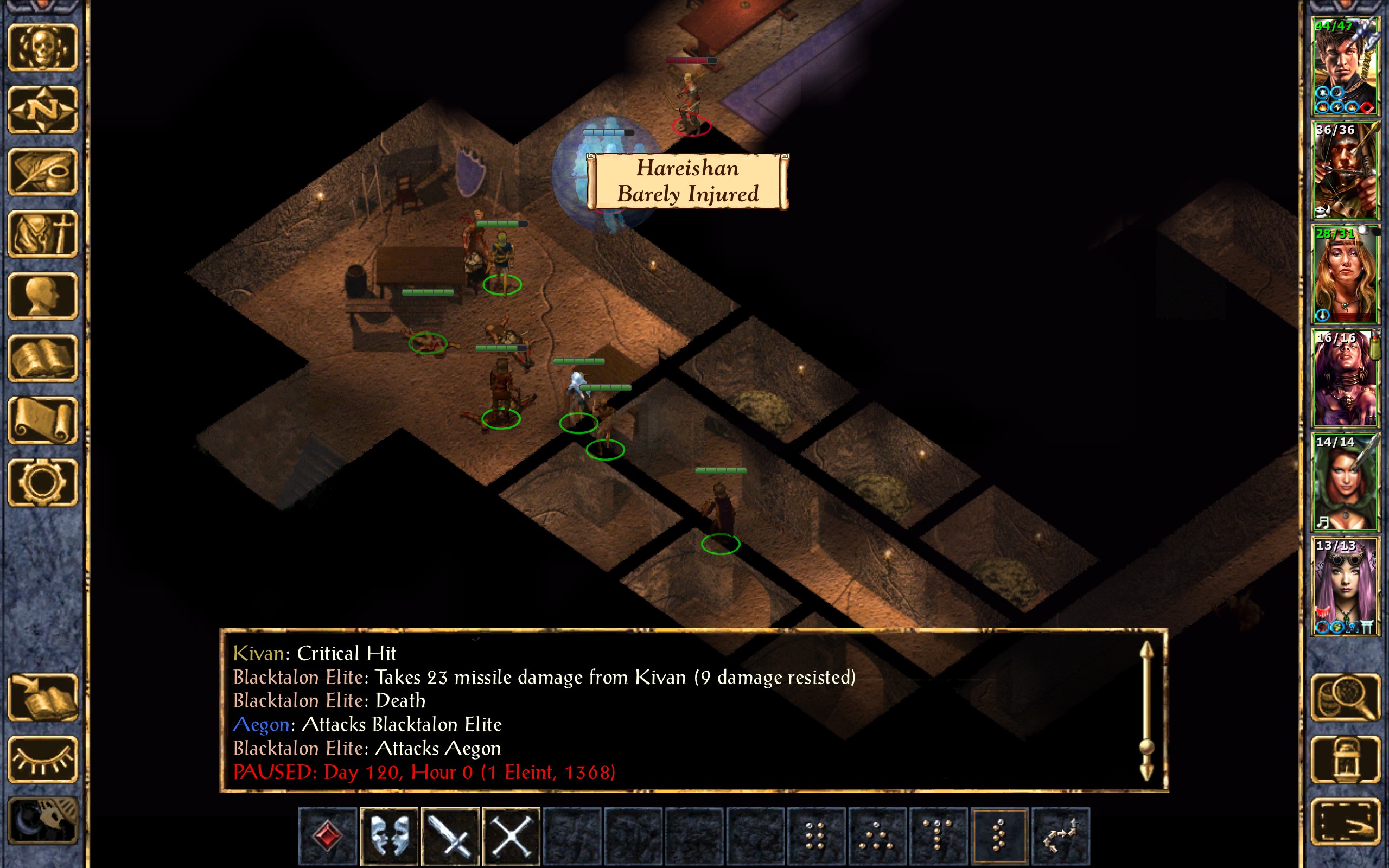Select the first party portrait with 44/47 HP
The image size is (1389, 868).
[x=1345, y=67]
